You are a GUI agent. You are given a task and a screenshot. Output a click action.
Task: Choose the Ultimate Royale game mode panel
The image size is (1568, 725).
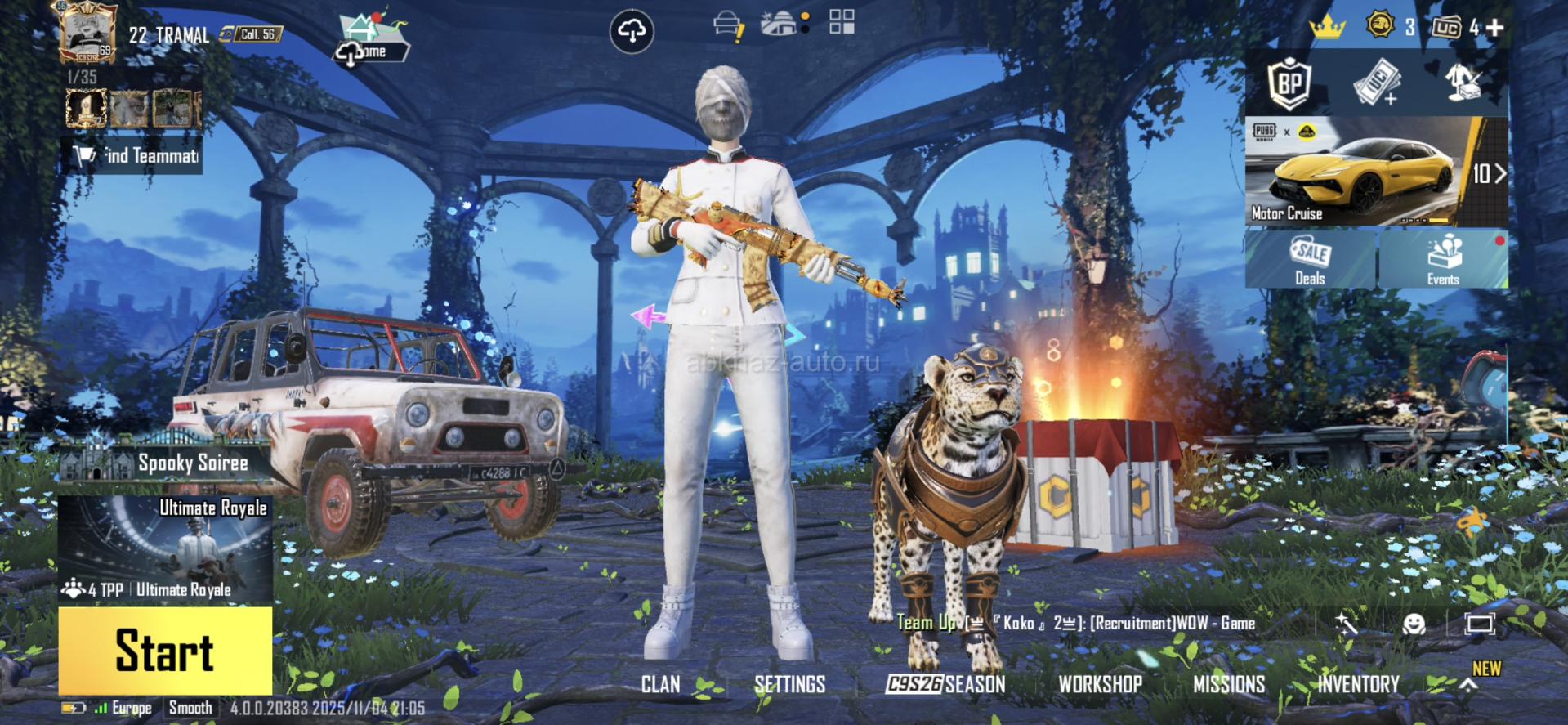pyautogui.click(x=165, y=549)
